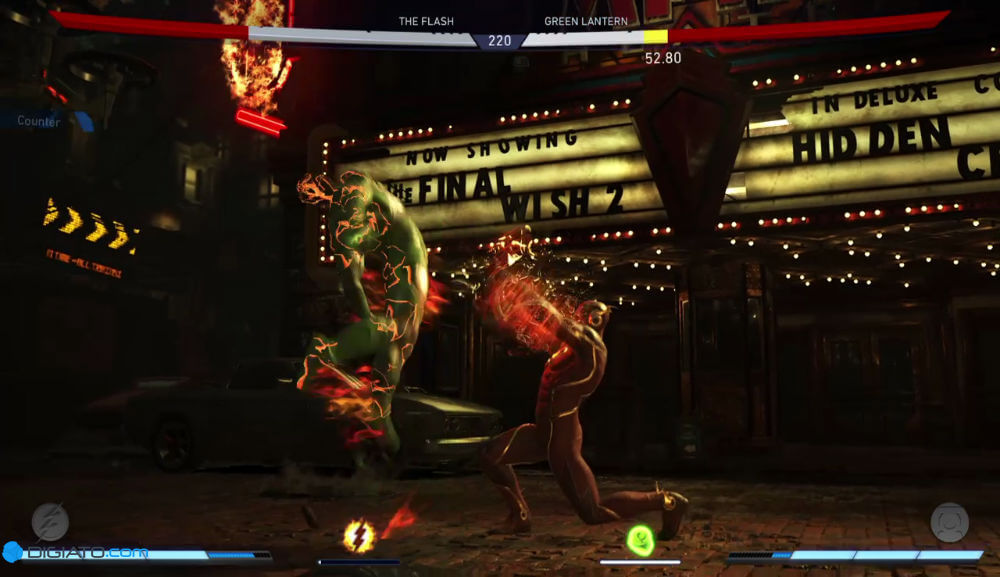Activate the Green Lantern character trait icon
Viewport: 1000px width, 577px height.
(x=949, y=522)
